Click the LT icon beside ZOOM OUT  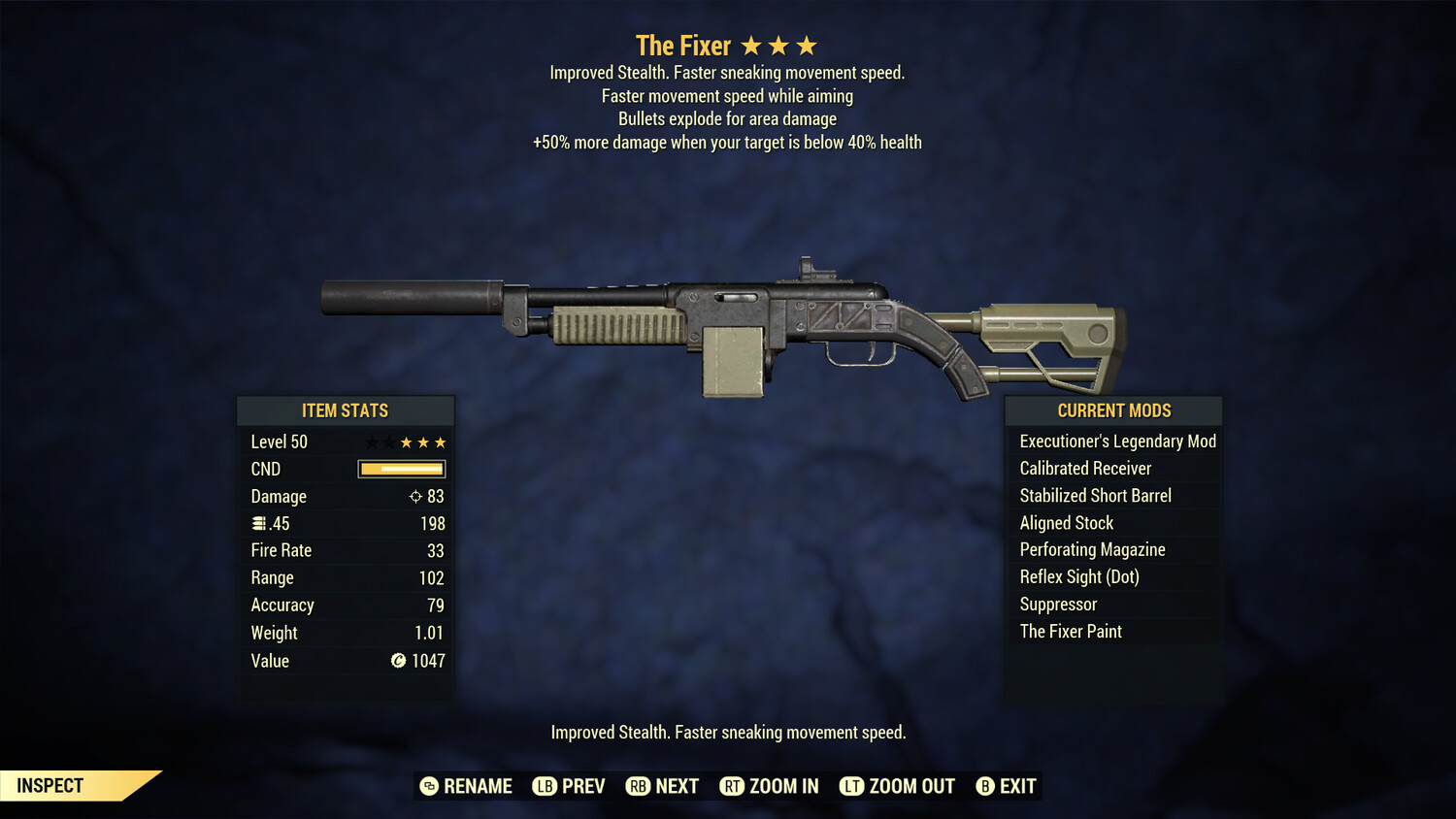coord(852,786)
